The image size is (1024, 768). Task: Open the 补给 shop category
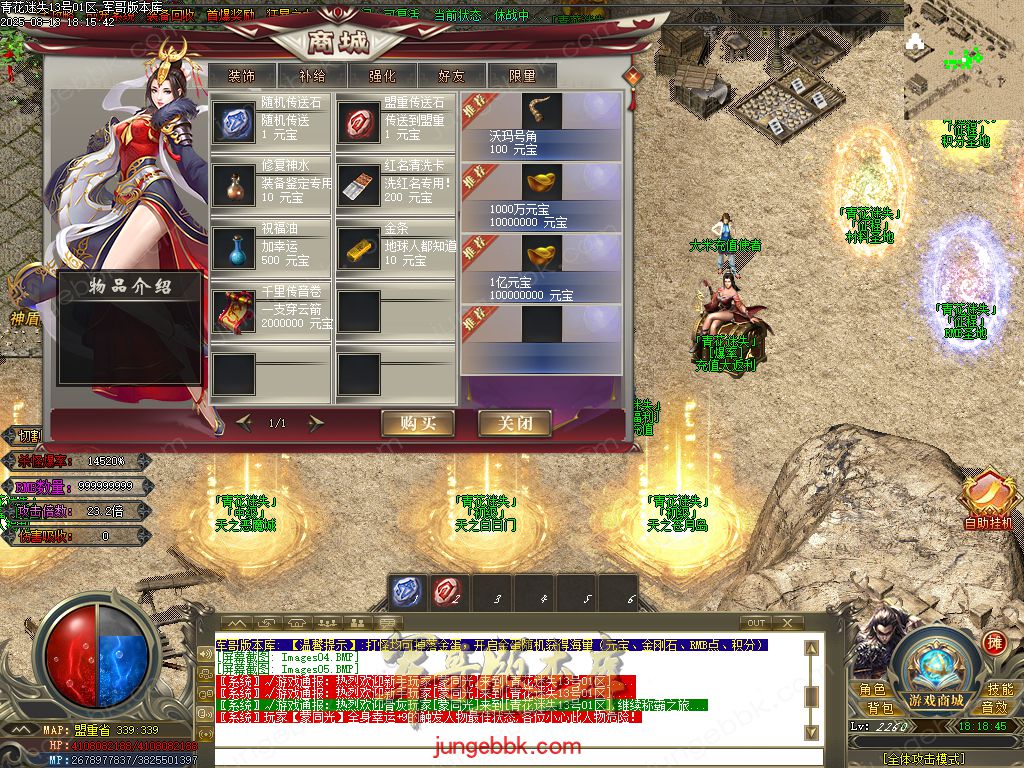(x=311, y=75)
